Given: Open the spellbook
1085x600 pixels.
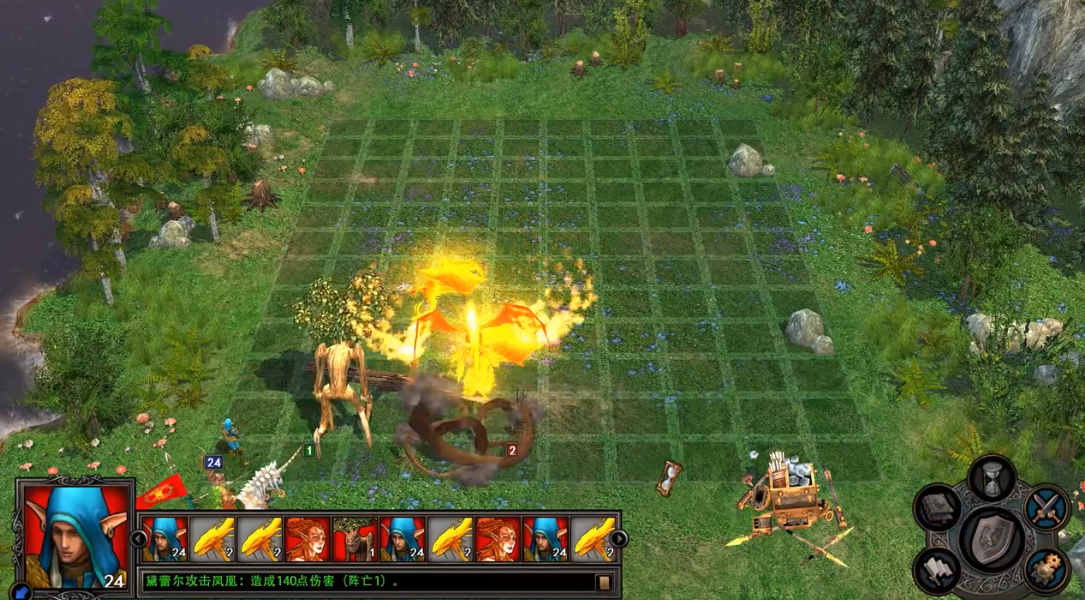Looking at the screenshot, I should (938, 508).
